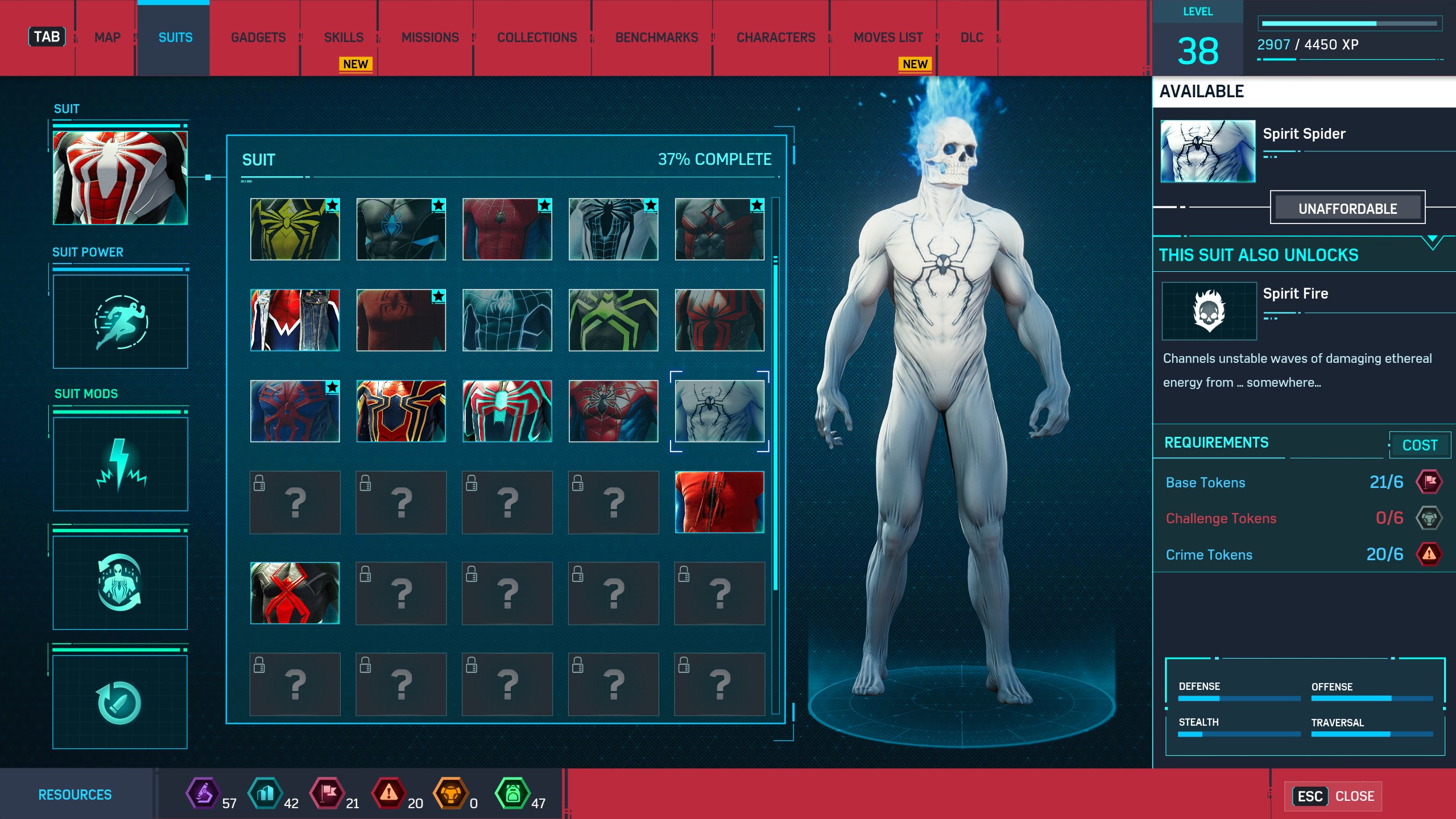This screenshot has height=819, width=1456.
Task: Select the green and black spider suit
Action: [613, 320]
